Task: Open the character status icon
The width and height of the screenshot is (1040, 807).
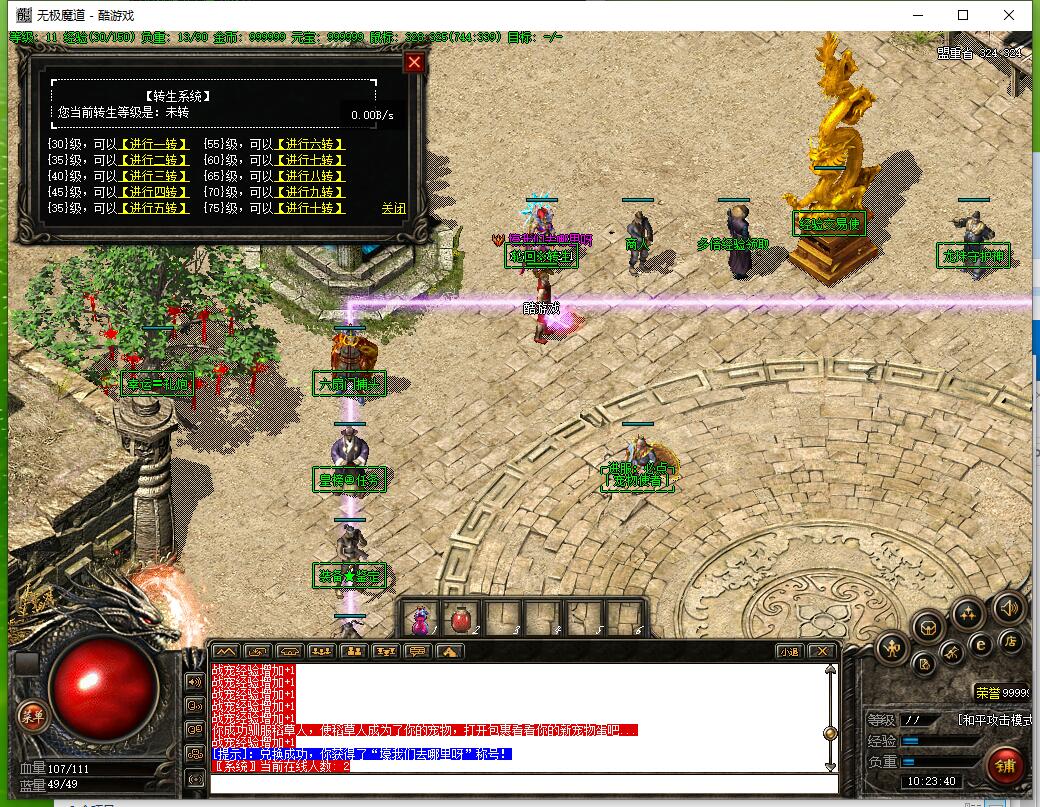Action: (x=892, y=648)
